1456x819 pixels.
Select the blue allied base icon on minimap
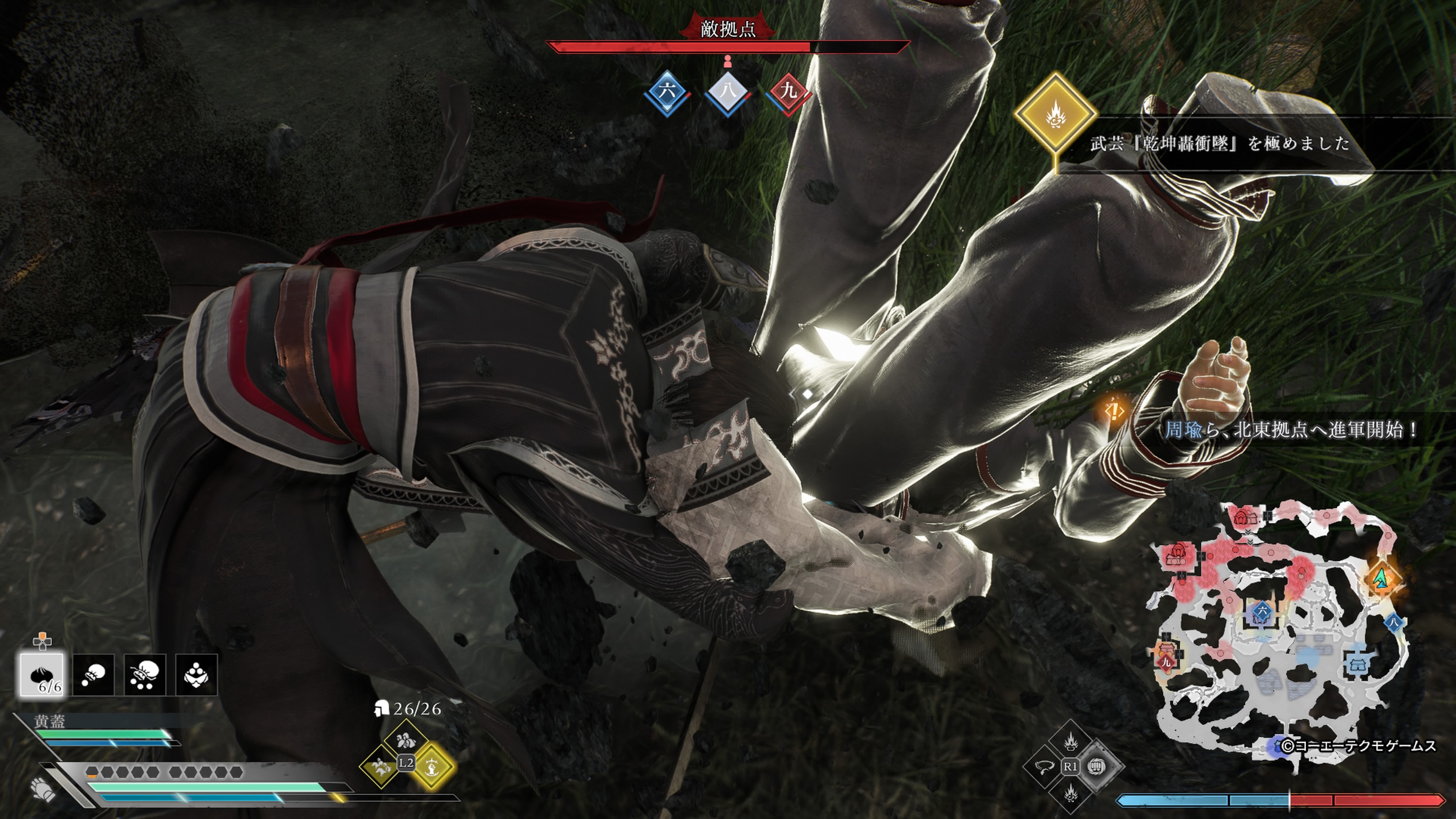coord(1355,663)
